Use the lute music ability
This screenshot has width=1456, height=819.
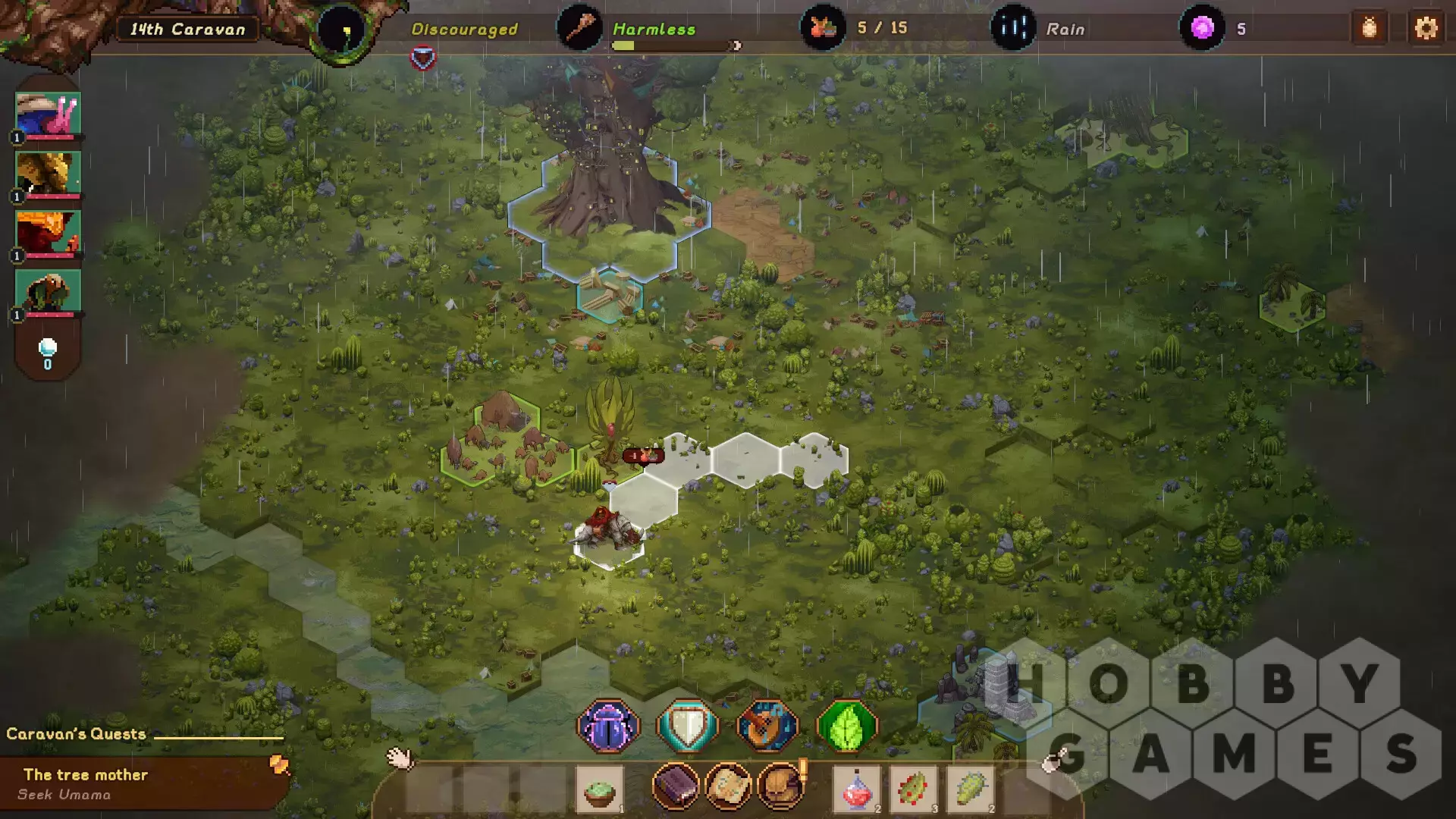coord(767,726)
